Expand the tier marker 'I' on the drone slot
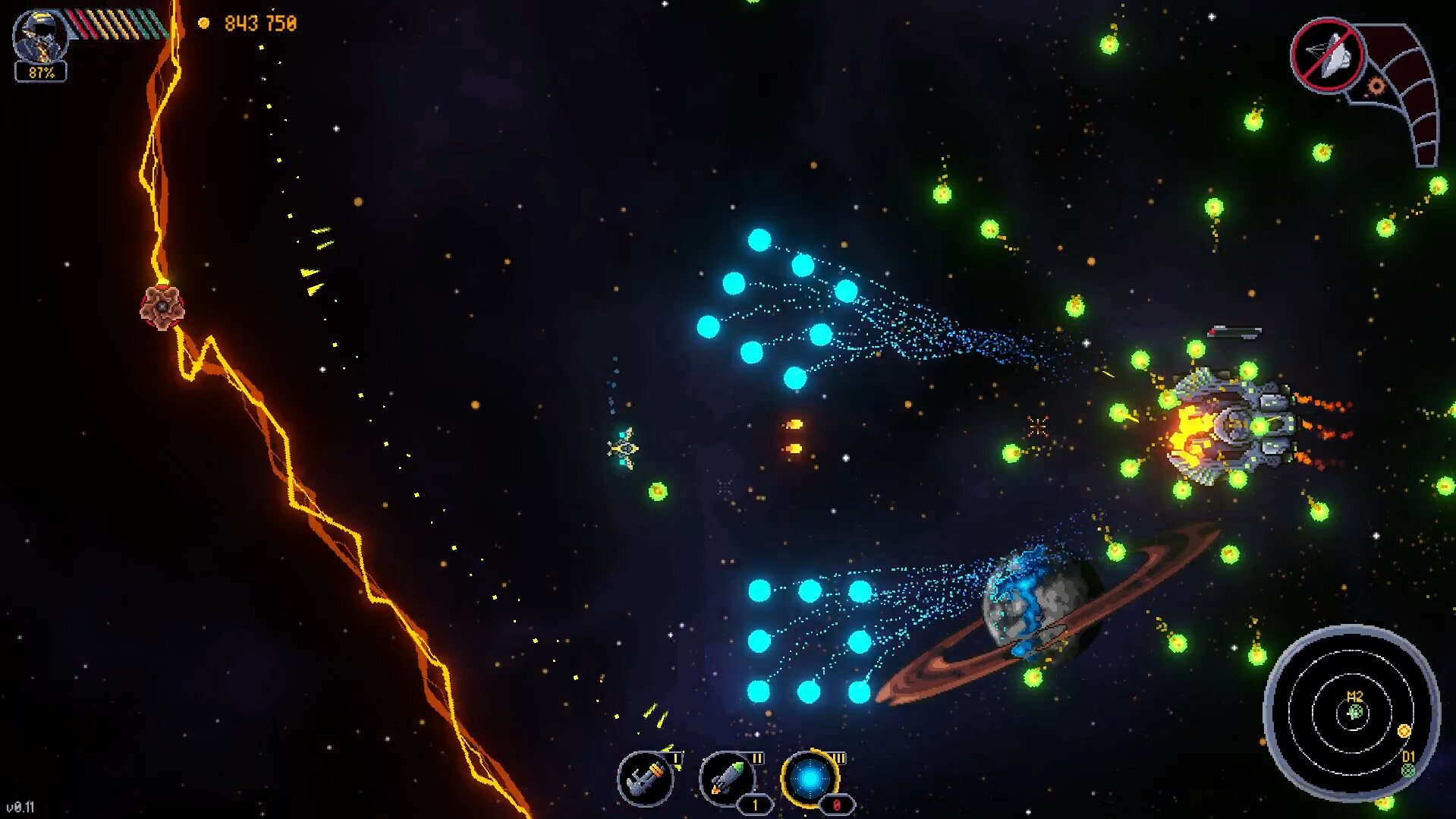 click(x=676, y=758)
